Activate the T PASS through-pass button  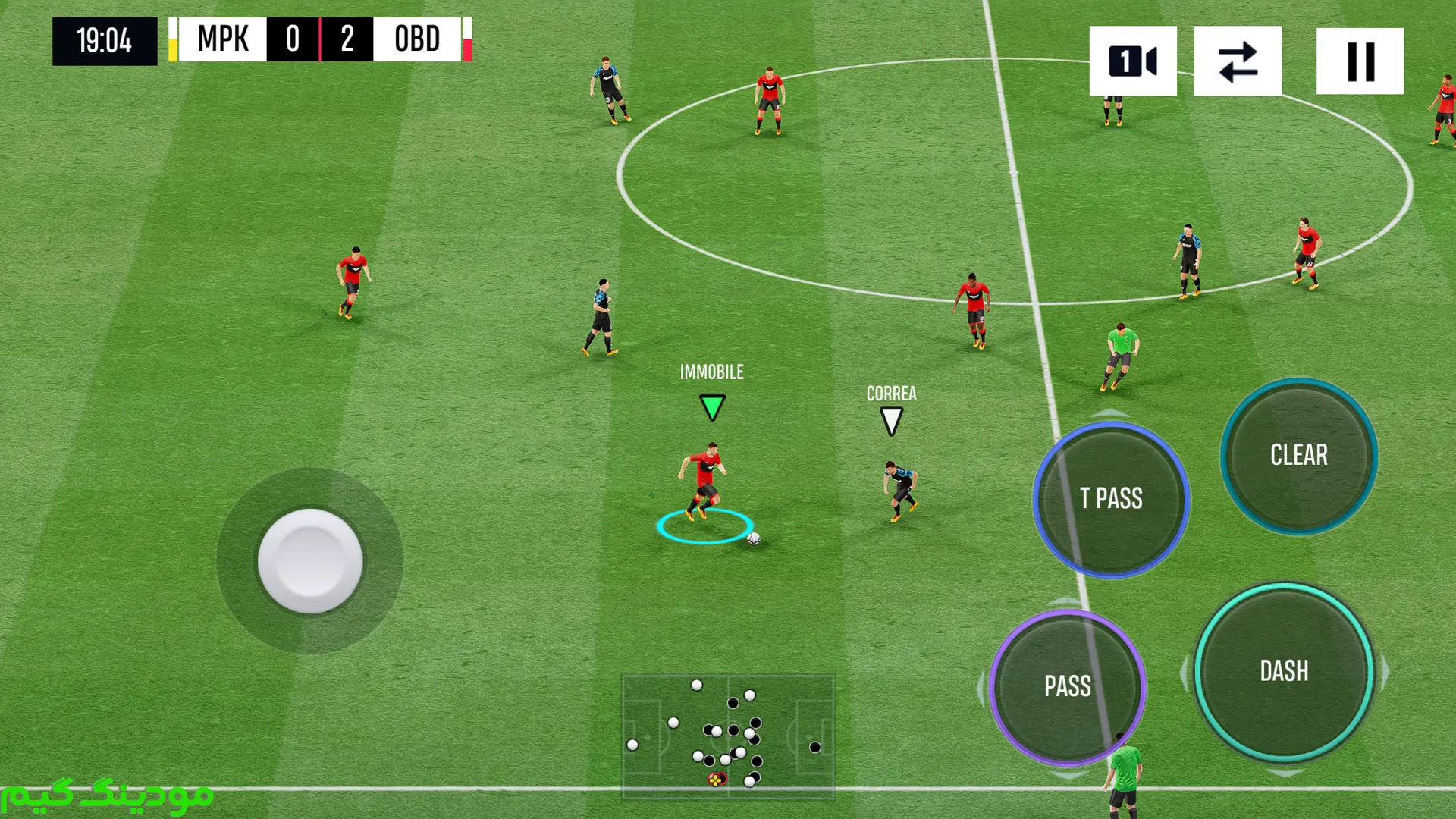1111,499
